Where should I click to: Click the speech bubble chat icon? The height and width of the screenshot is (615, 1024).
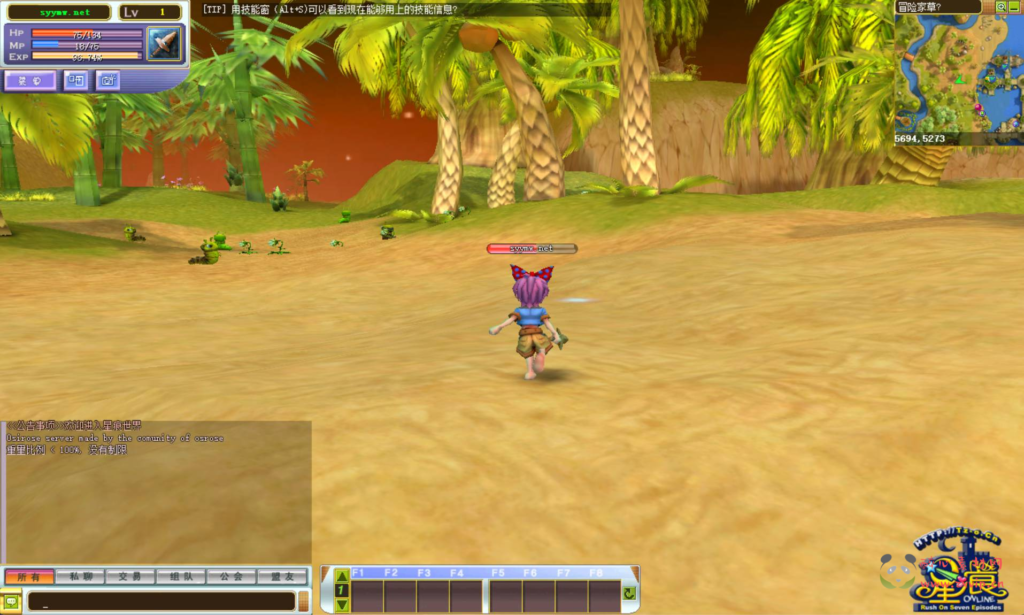tap(13, 601)
